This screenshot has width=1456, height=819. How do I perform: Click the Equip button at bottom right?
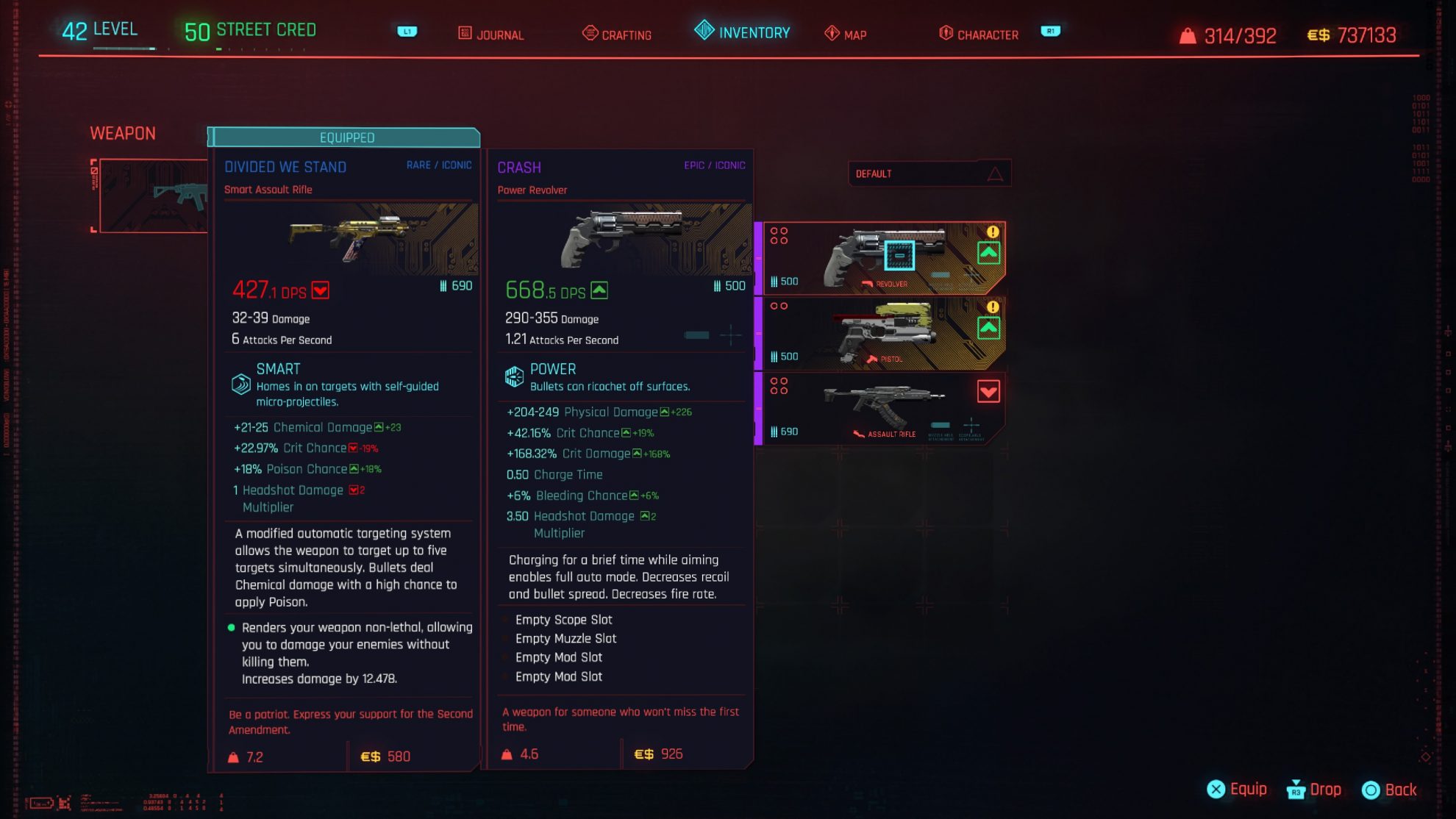(x=1238, y=789)
